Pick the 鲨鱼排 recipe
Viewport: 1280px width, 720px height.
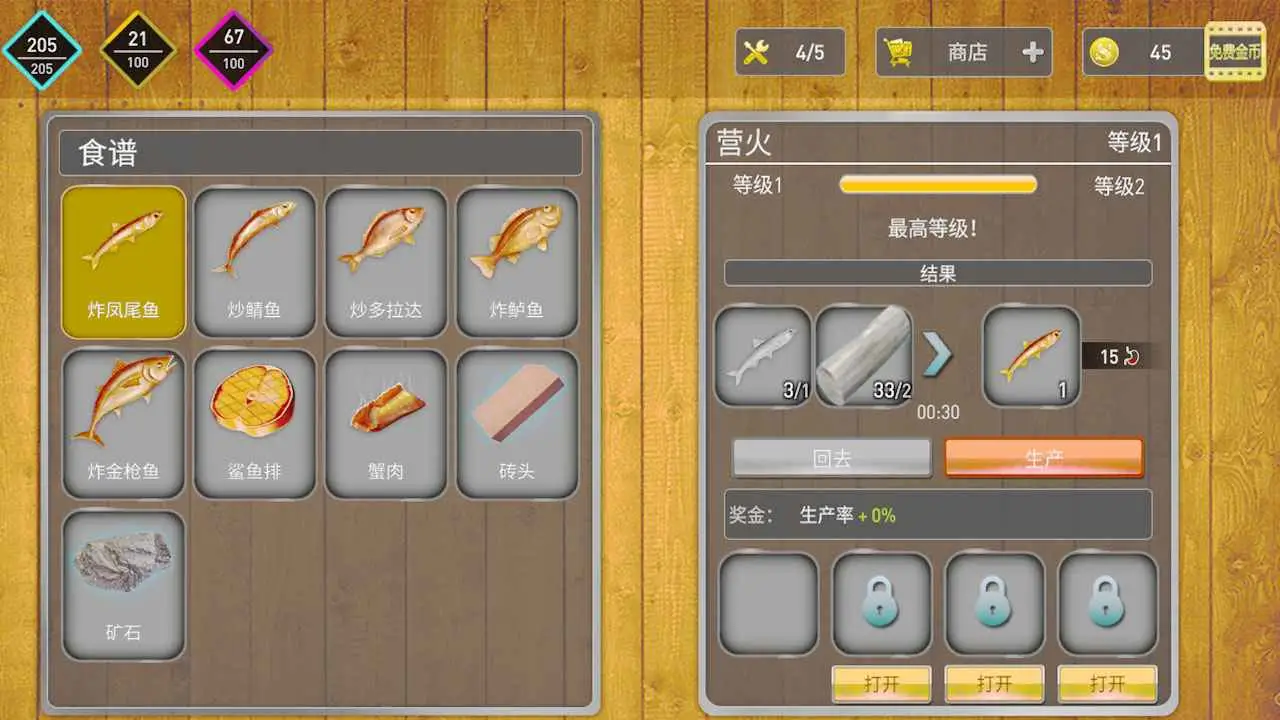254,420
